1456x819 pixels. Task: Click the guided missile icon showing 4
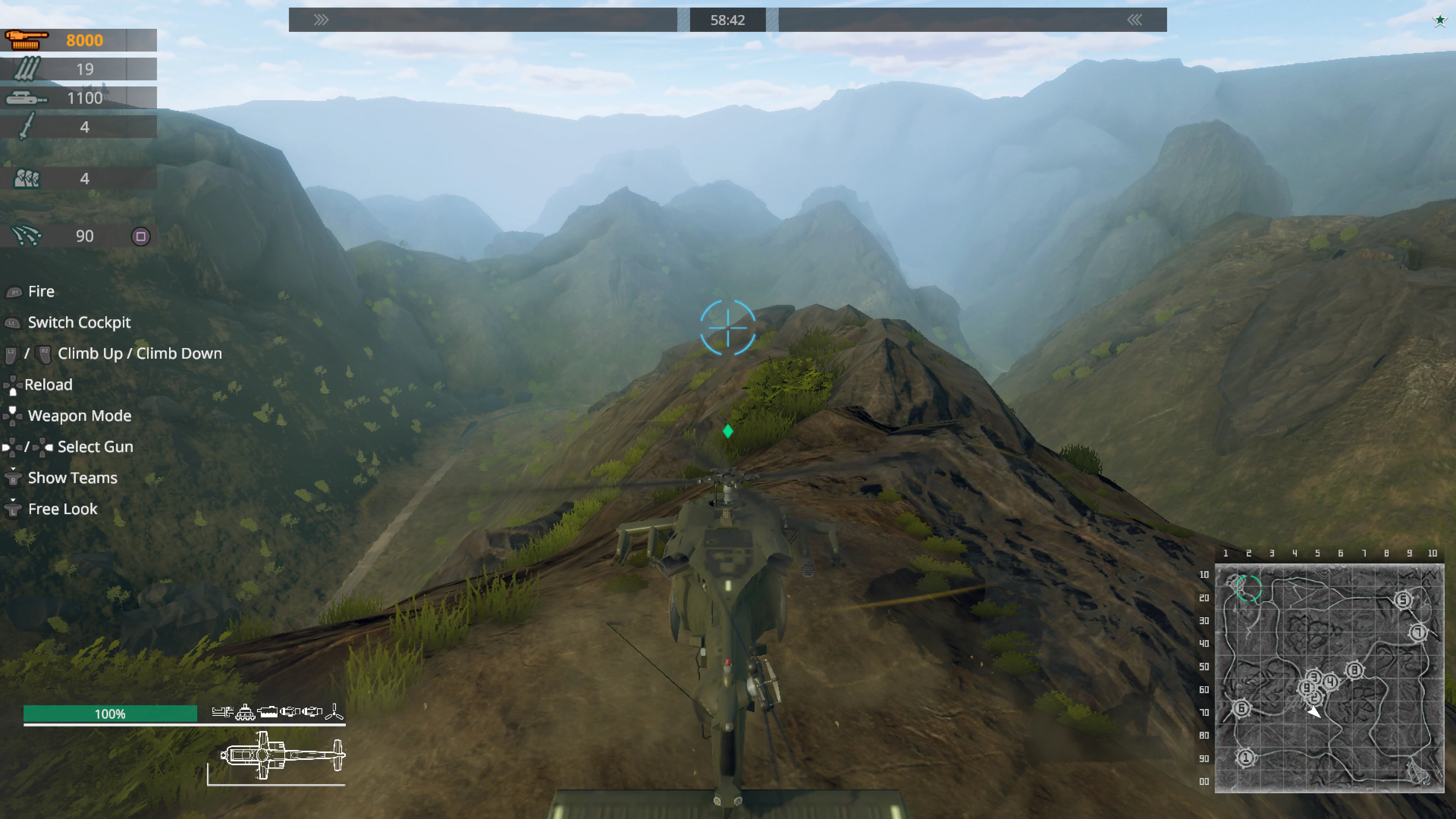27,127
